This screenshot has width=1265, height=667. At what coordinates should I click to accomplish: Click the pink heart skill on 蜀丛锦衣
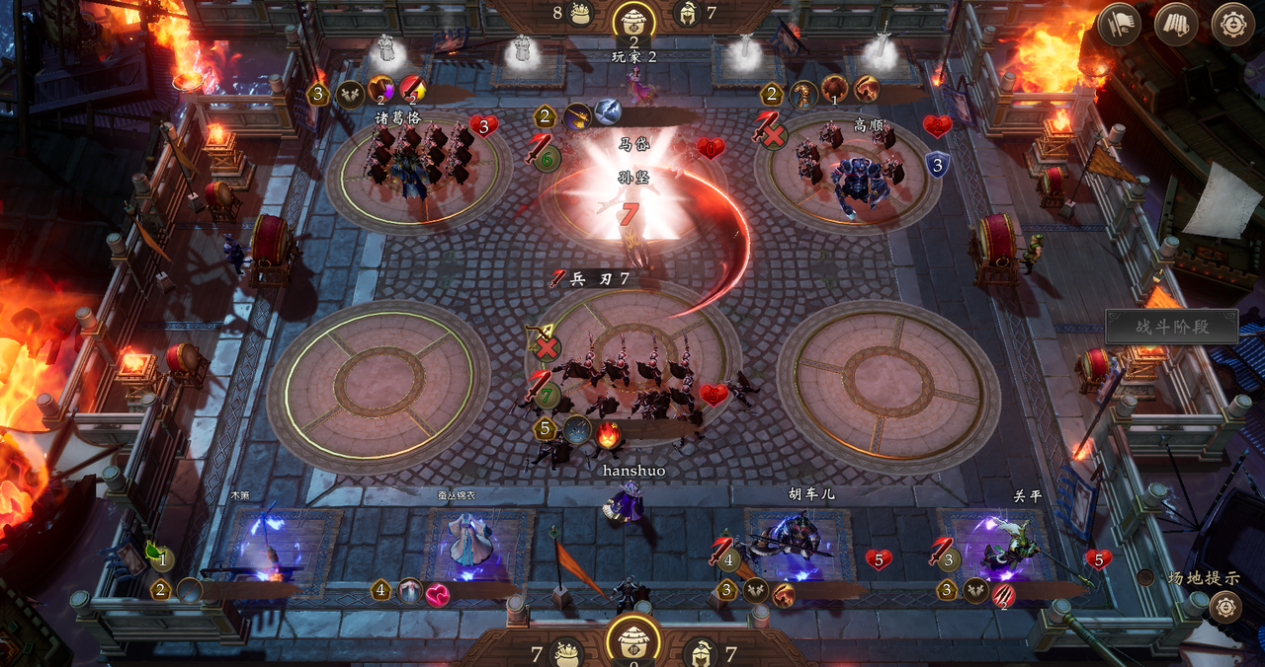point(438,595)
